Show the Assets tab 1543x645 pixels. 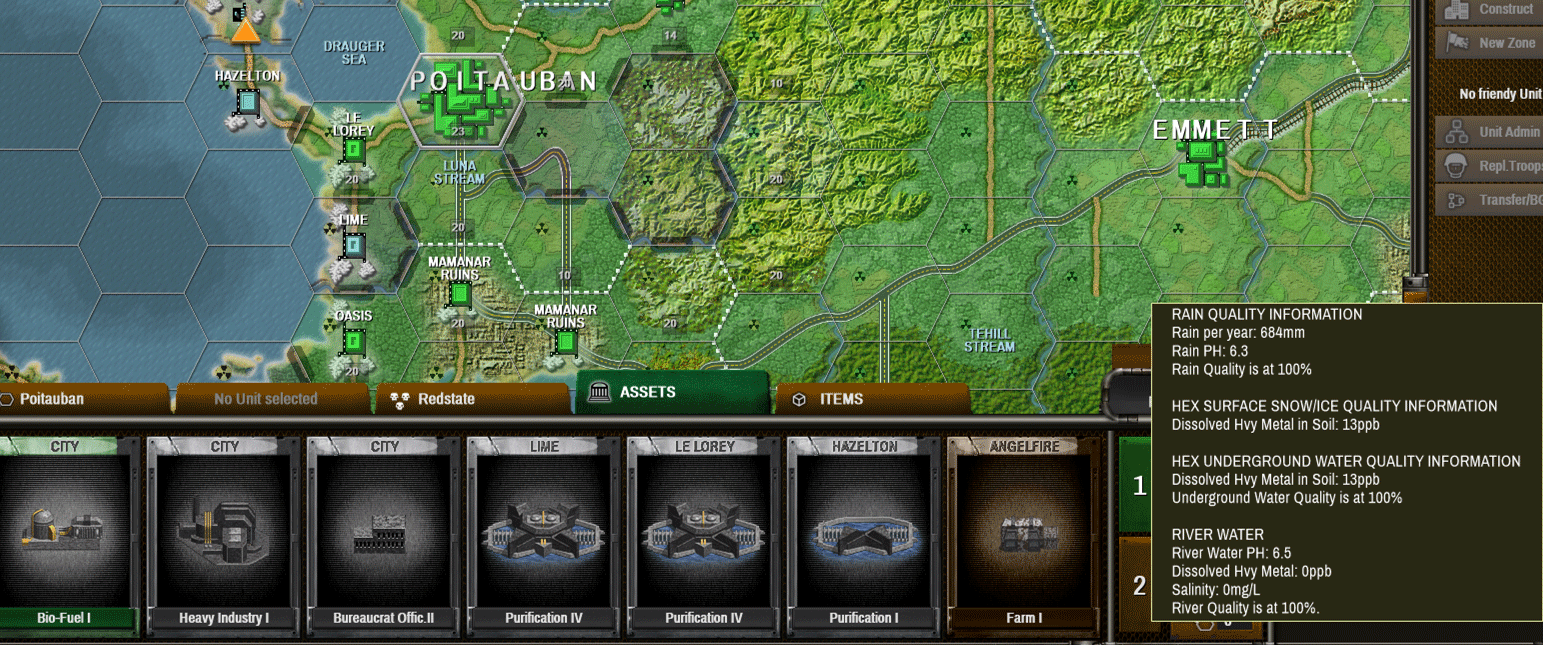pyautogui.click(x=670, y=392)
